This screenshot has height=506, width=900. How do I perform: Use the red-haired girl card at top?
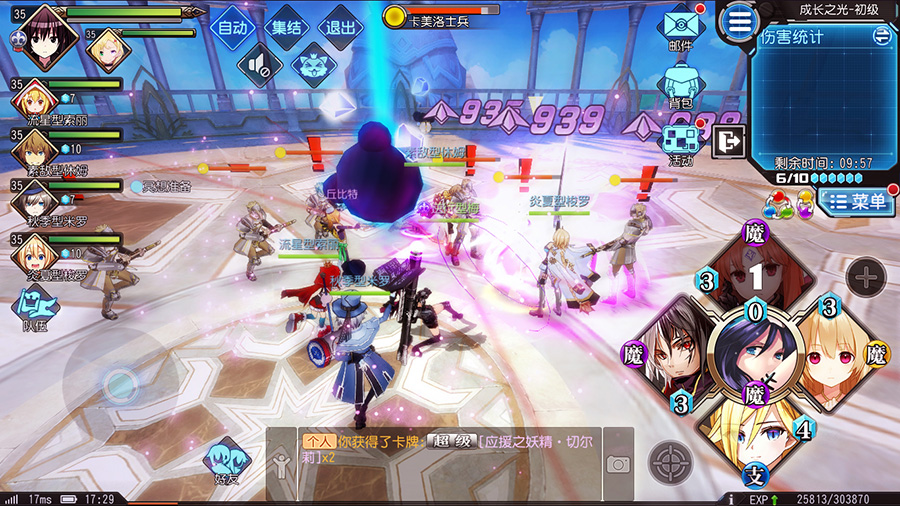(x=756, y=273)
